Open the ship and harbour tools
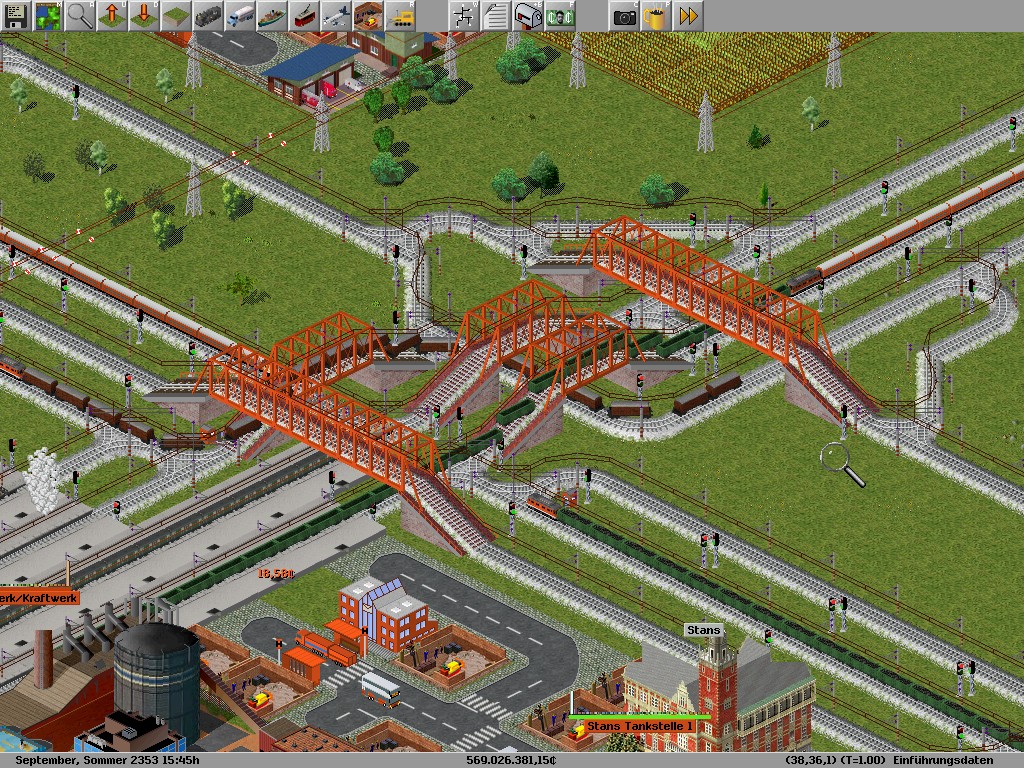The image size is (1024, 768). click(272, 16)
